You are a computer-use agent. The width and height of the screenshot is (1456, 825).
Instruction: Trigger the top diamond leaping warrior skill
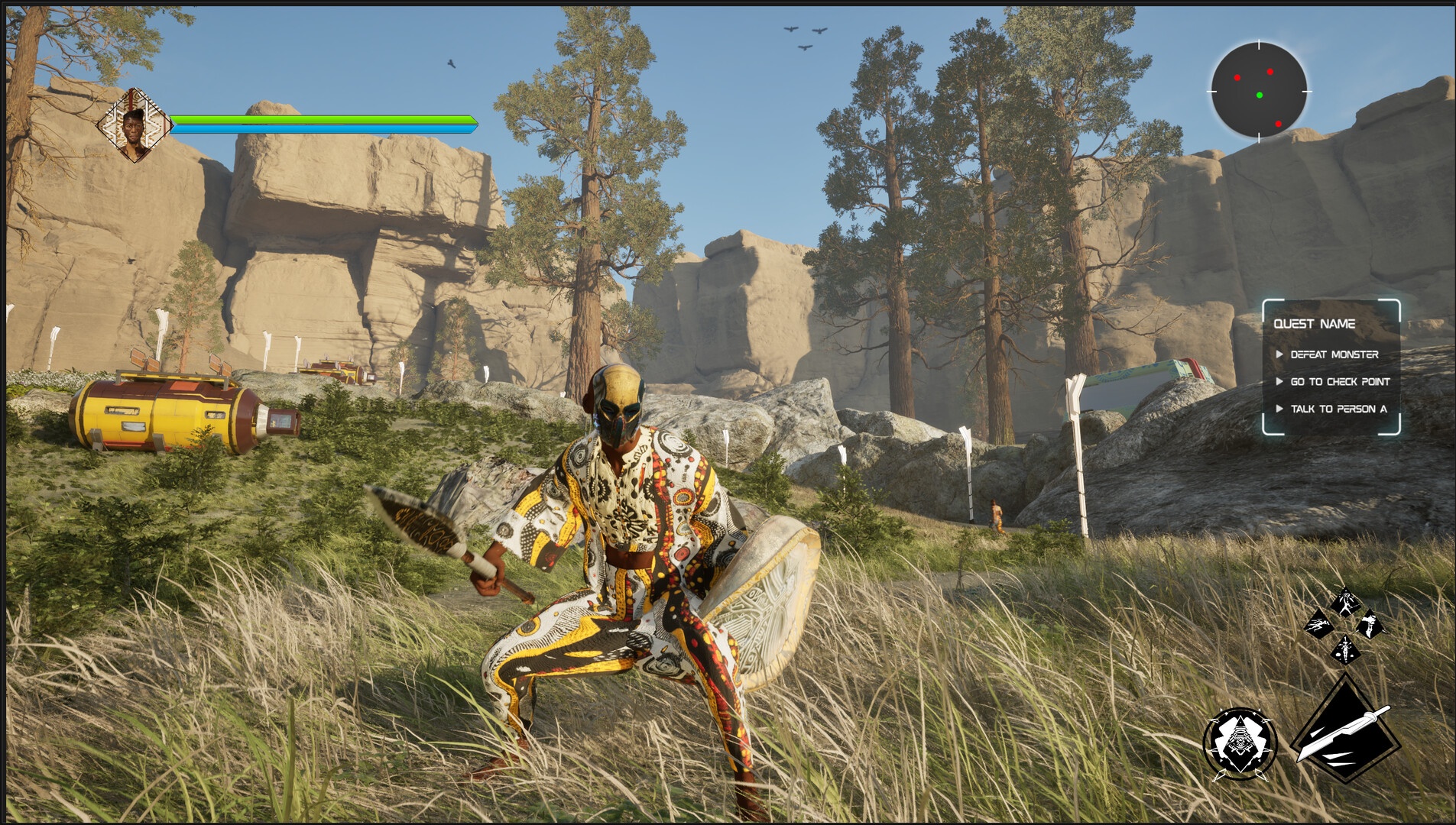coord(1344,603)
